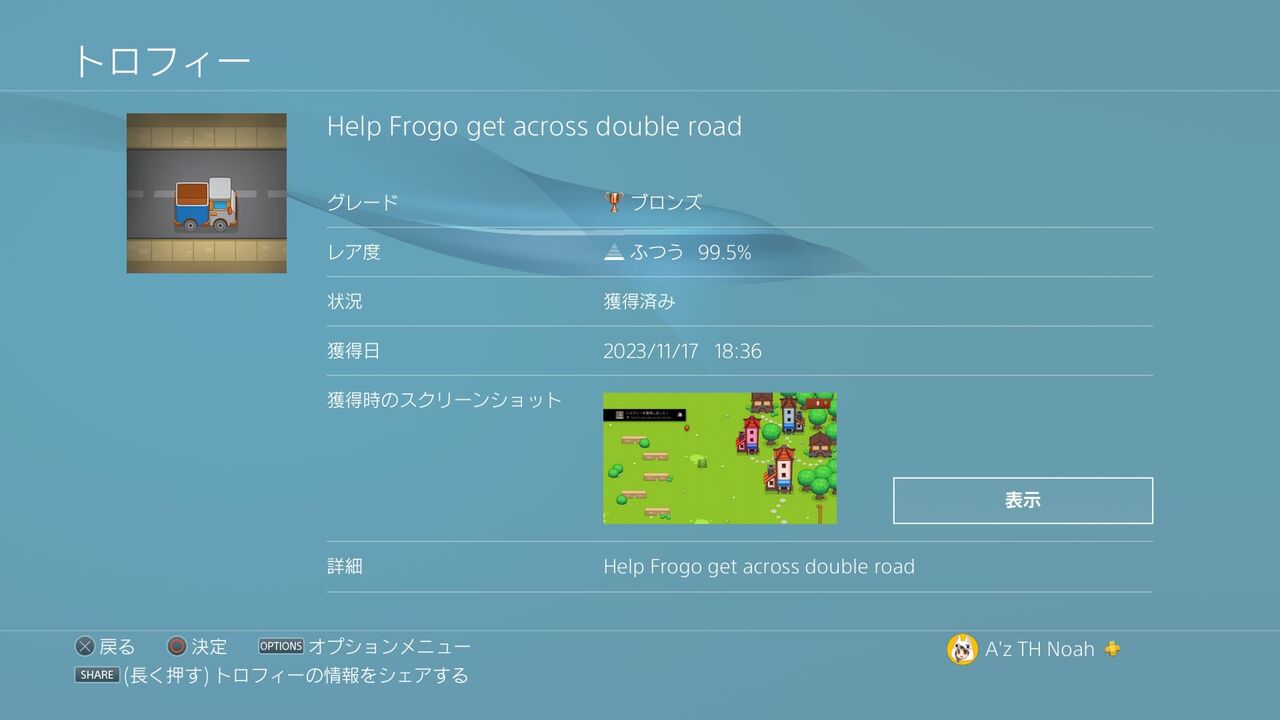The height and width of the screenshot is (720, 1280).
Task: Click the OPTIONS button label icon
Action: pyautogui.click(x=281, y=646)
